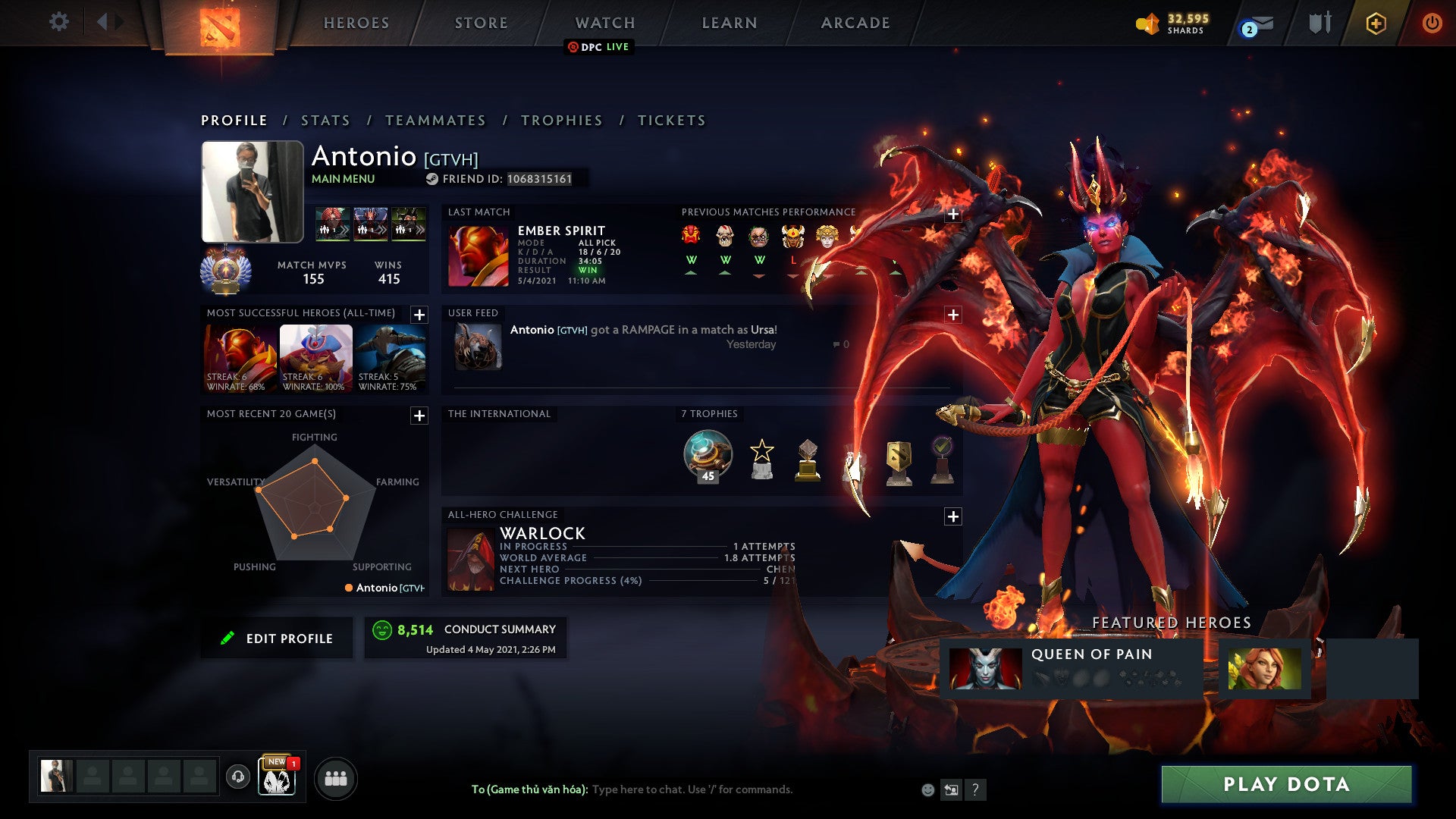This screenshot has height=819, width=1456.
Task: Open the Heroes menu
Action: [x=356, y=23]
